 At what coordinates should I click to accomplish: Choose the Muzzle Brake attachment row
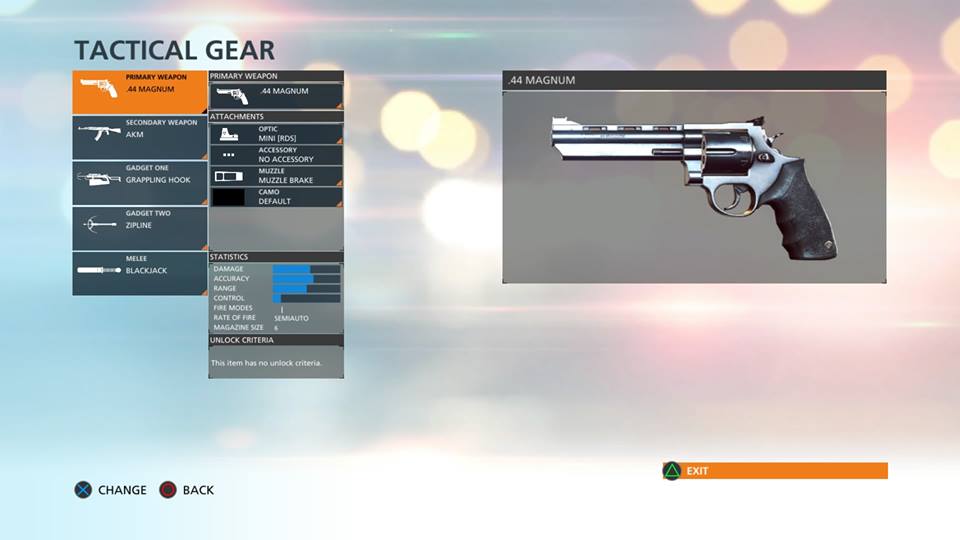pos(276,176)
